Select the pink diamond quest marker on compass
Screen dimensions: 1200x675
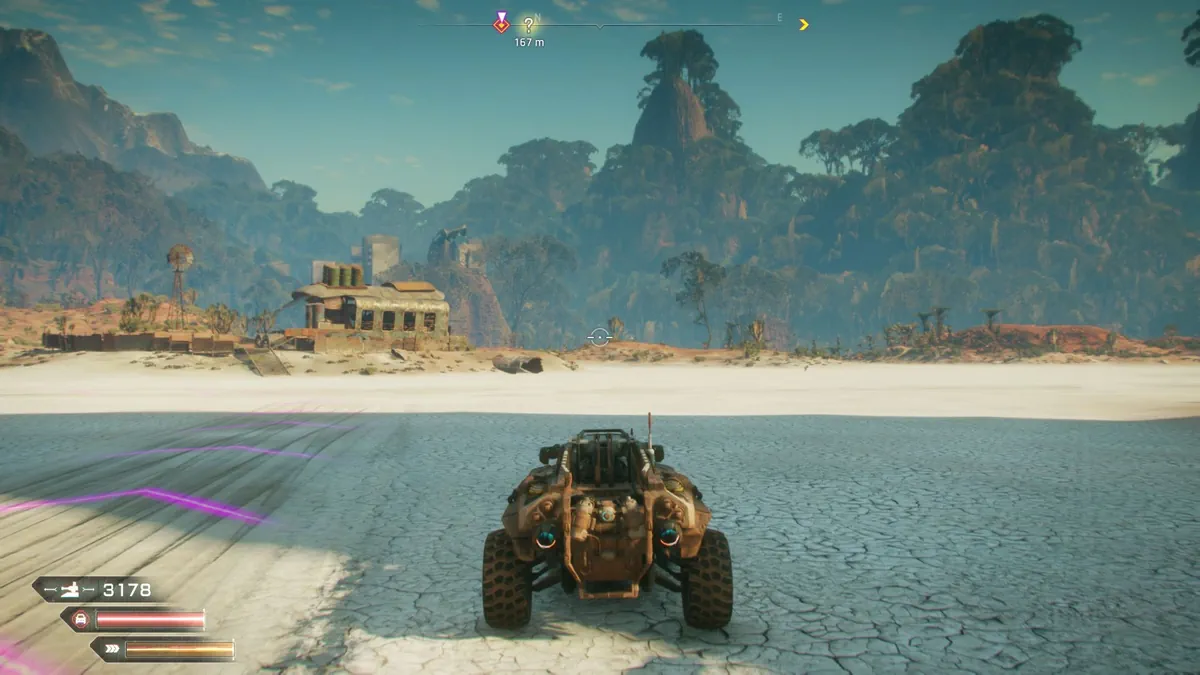click(x=501, y=23)
